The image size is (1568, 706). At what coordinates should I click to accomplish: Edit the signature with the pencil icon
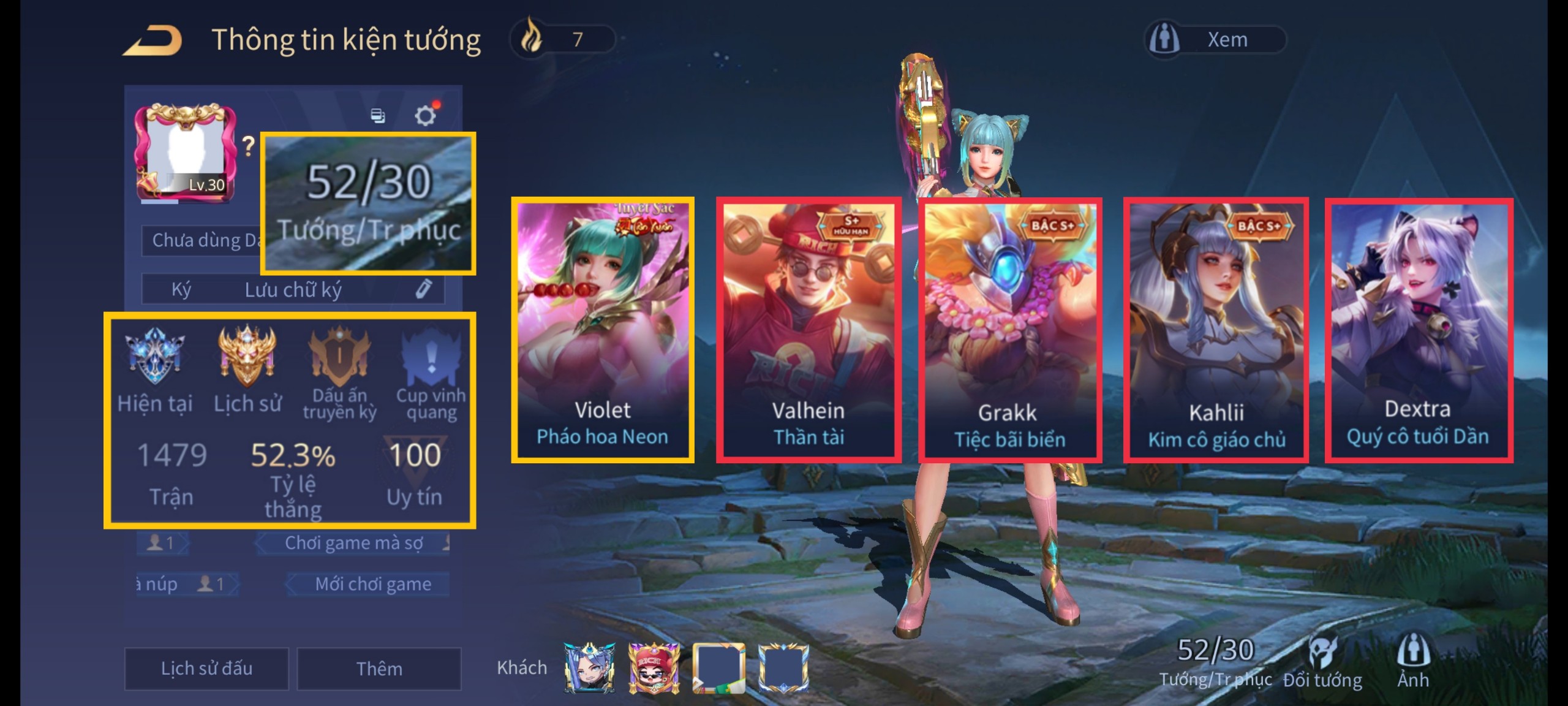click(424, 289)
